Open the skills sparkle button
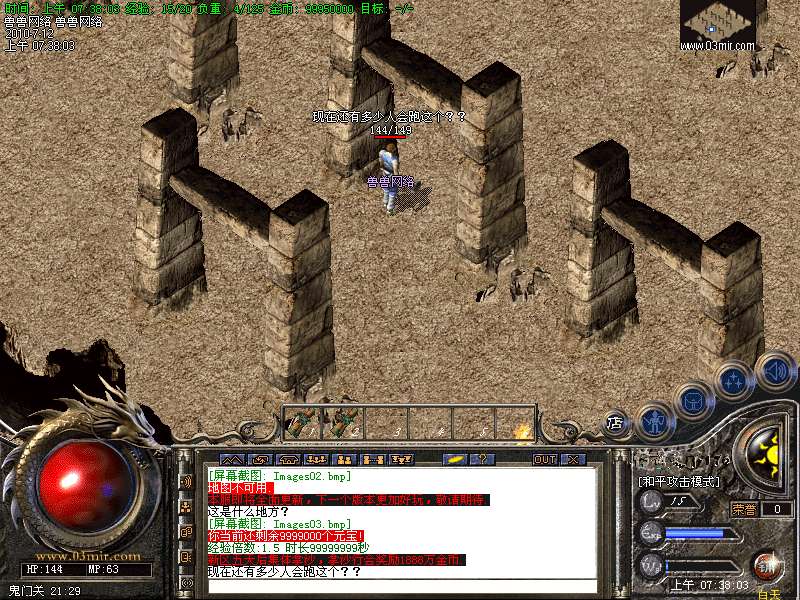The height and width of the screenshot is (600, 800). pyautogui.click(x=735, y=381)
